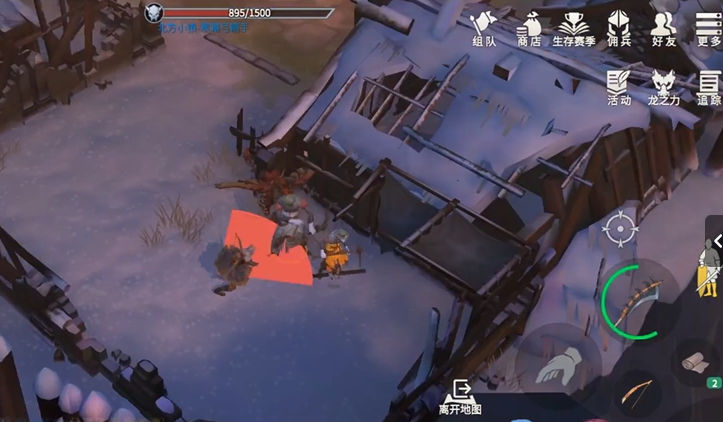Open the 更多 more menu

pos(708,28)
